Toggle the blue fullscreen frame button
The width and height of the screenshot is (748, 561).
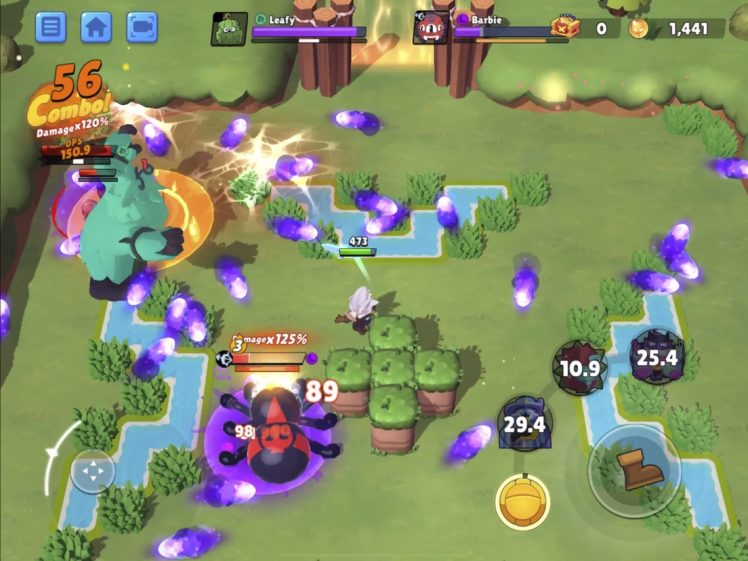click(x=142, y=27)
